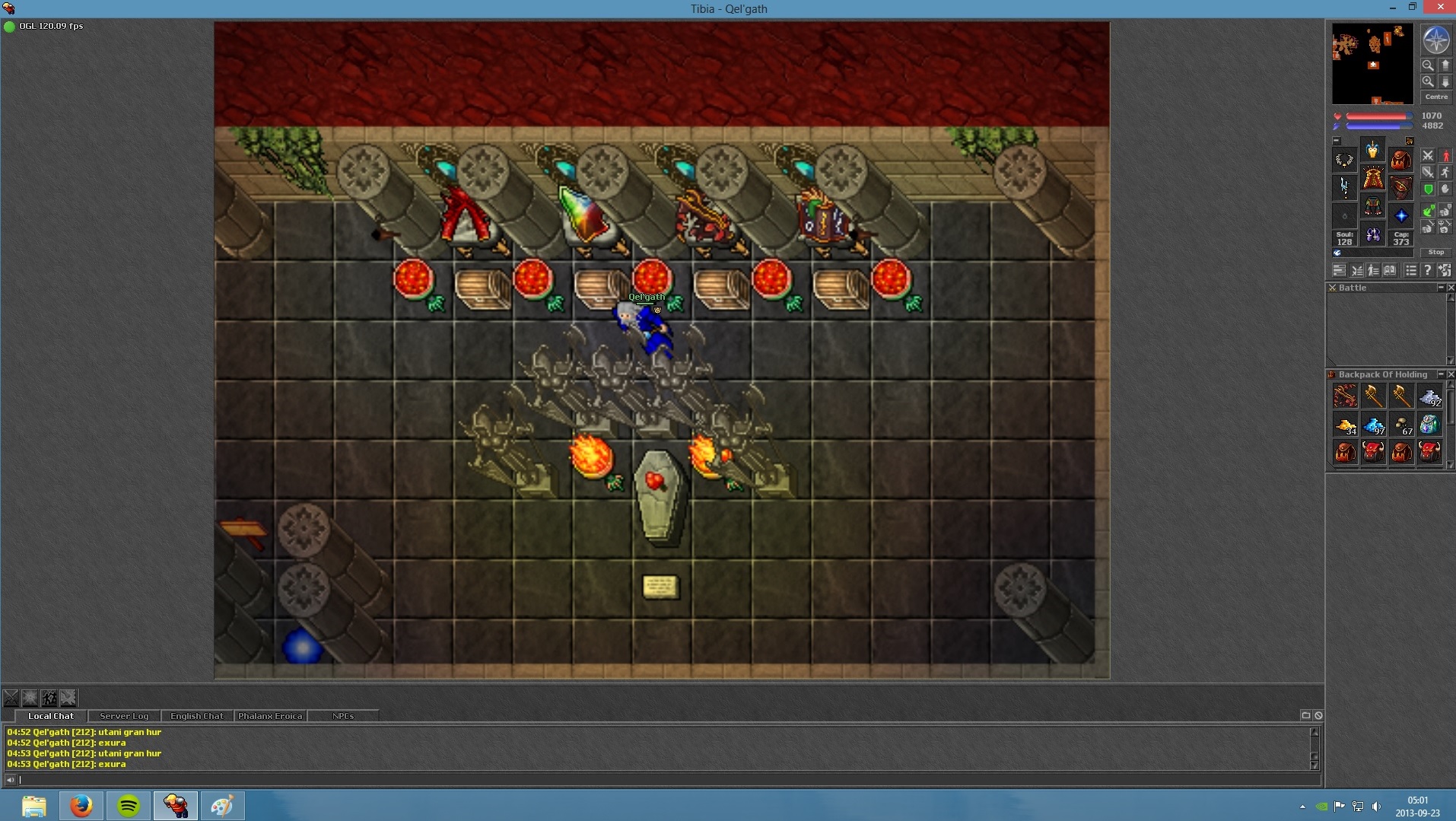Click the Centre button beside the minimap
Screen dimensions: 1456x821
1435,97
